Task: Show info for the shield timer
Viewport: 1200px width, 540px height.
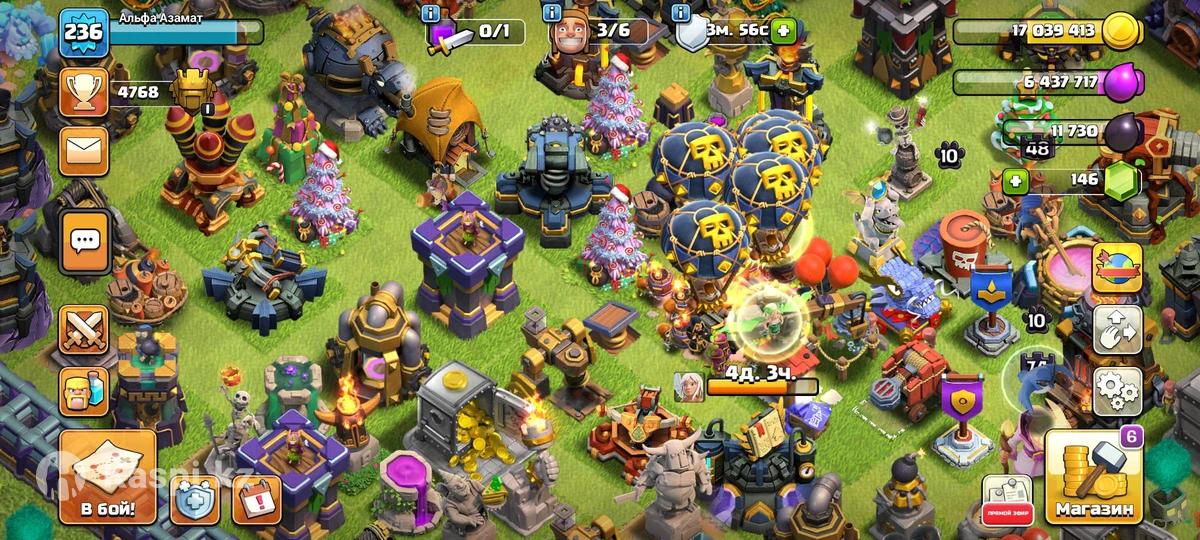Action: coord(681,13)
